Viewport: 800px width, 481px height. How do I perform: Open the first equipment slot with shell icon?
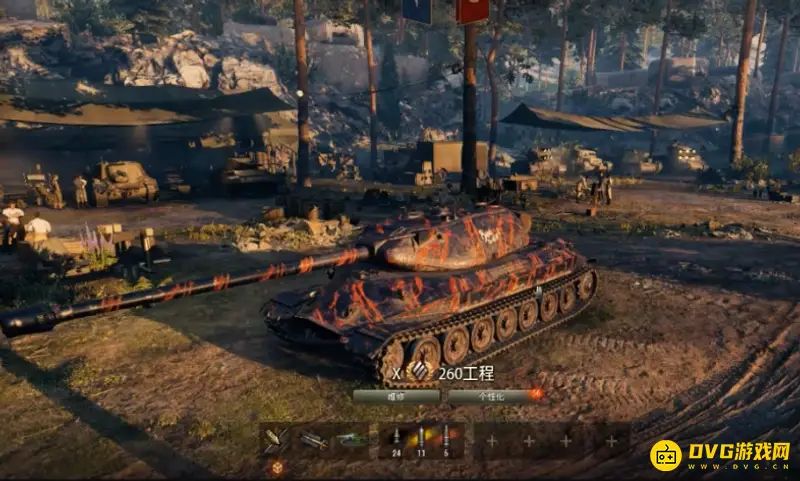coord(275,439)
